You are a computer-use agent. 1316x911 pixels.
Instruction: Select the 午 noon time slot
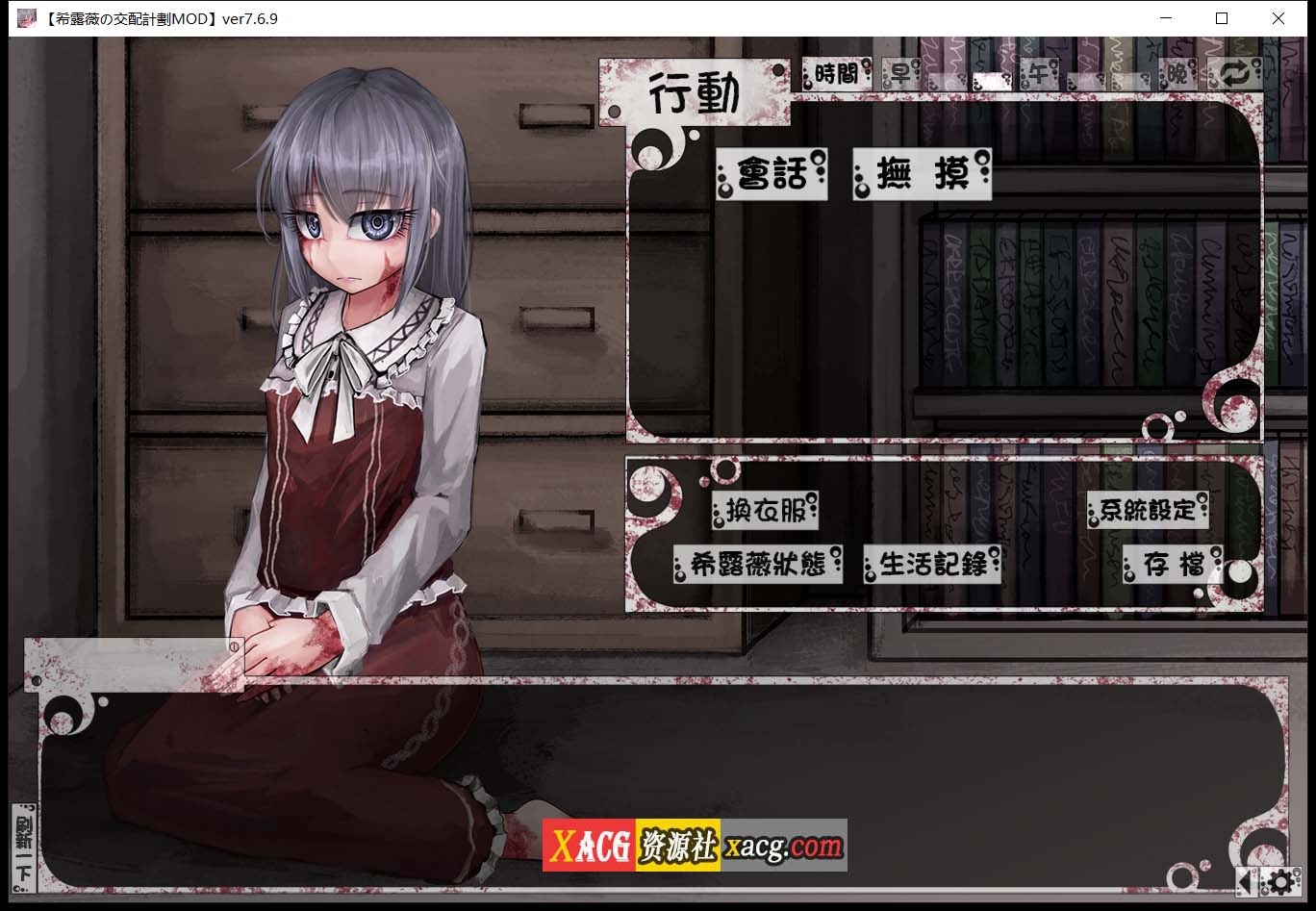click(1037, 74)
